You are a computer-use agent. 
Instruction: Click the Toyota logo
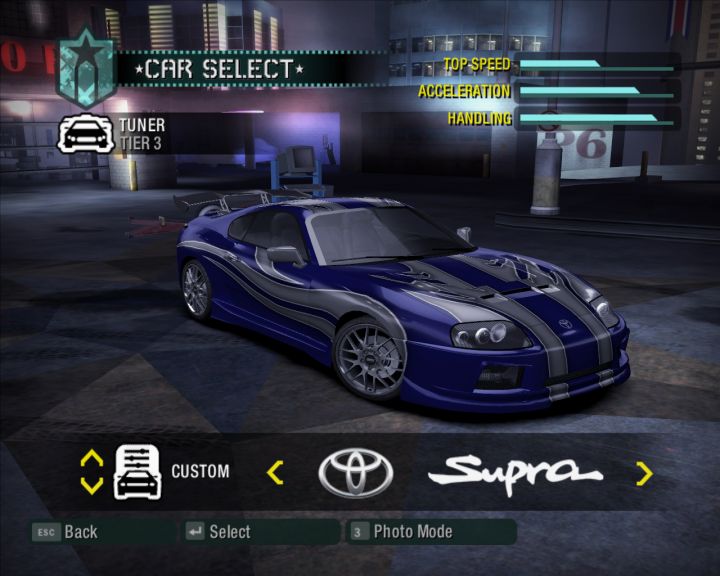coord(355,472)
